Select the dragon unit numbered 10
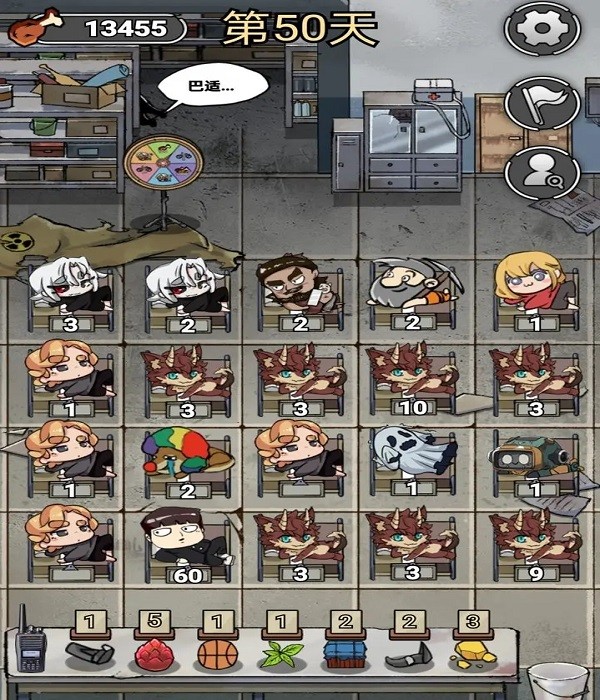 click(x=411, y=375)
